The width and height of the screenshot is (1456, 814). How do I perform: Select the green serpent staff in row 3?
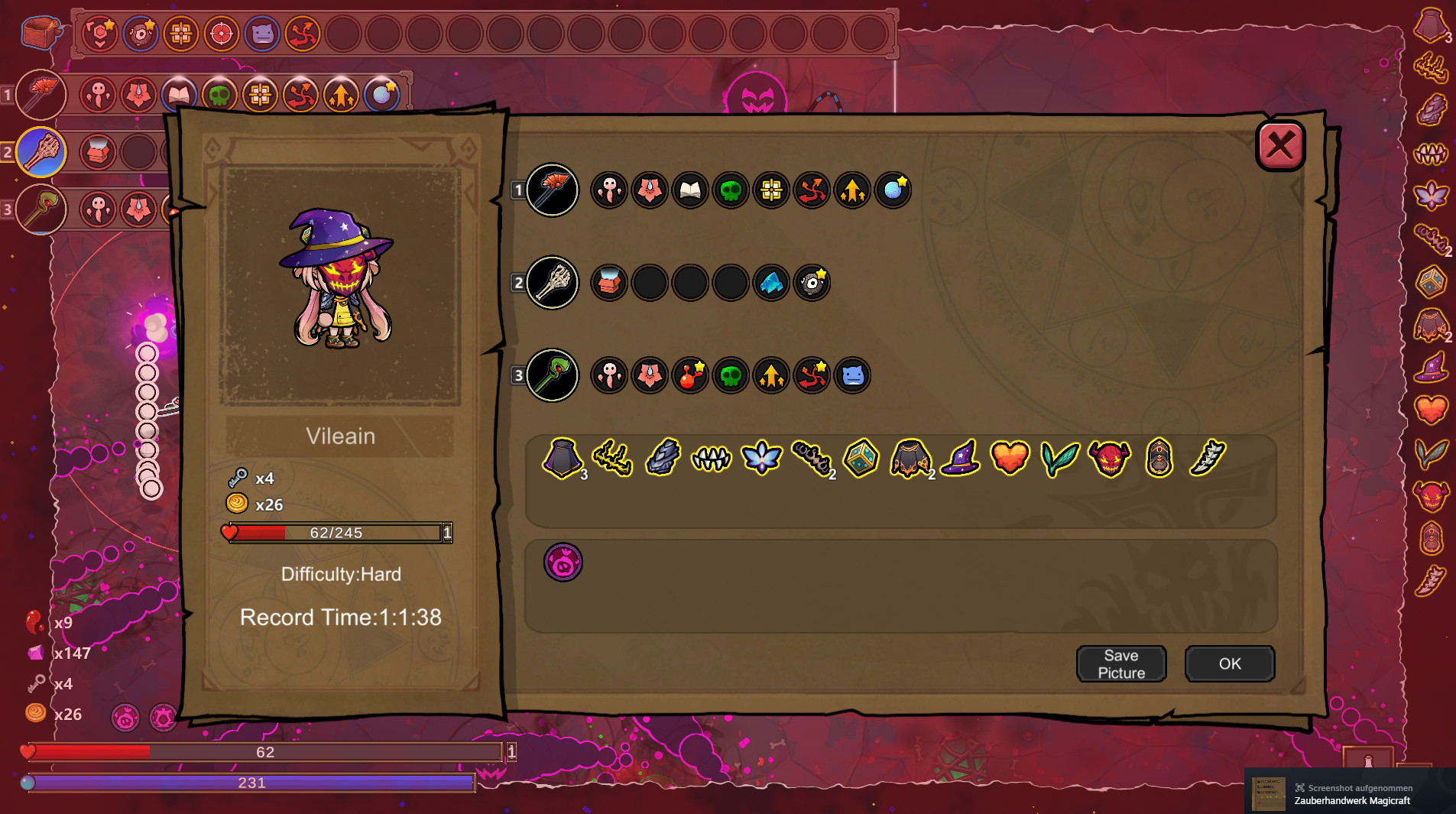point(553,375)
